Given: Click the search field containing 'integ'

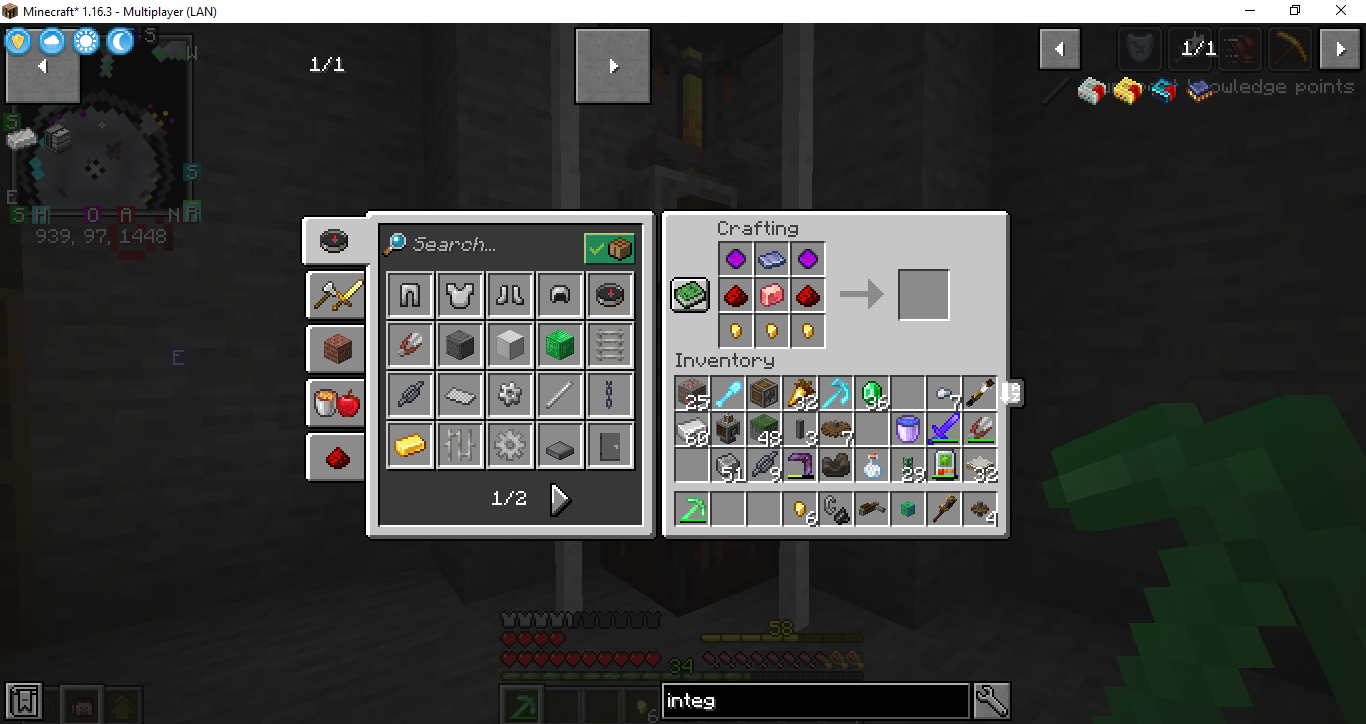Looking at the screenshot, I should [x=815, y=701].
